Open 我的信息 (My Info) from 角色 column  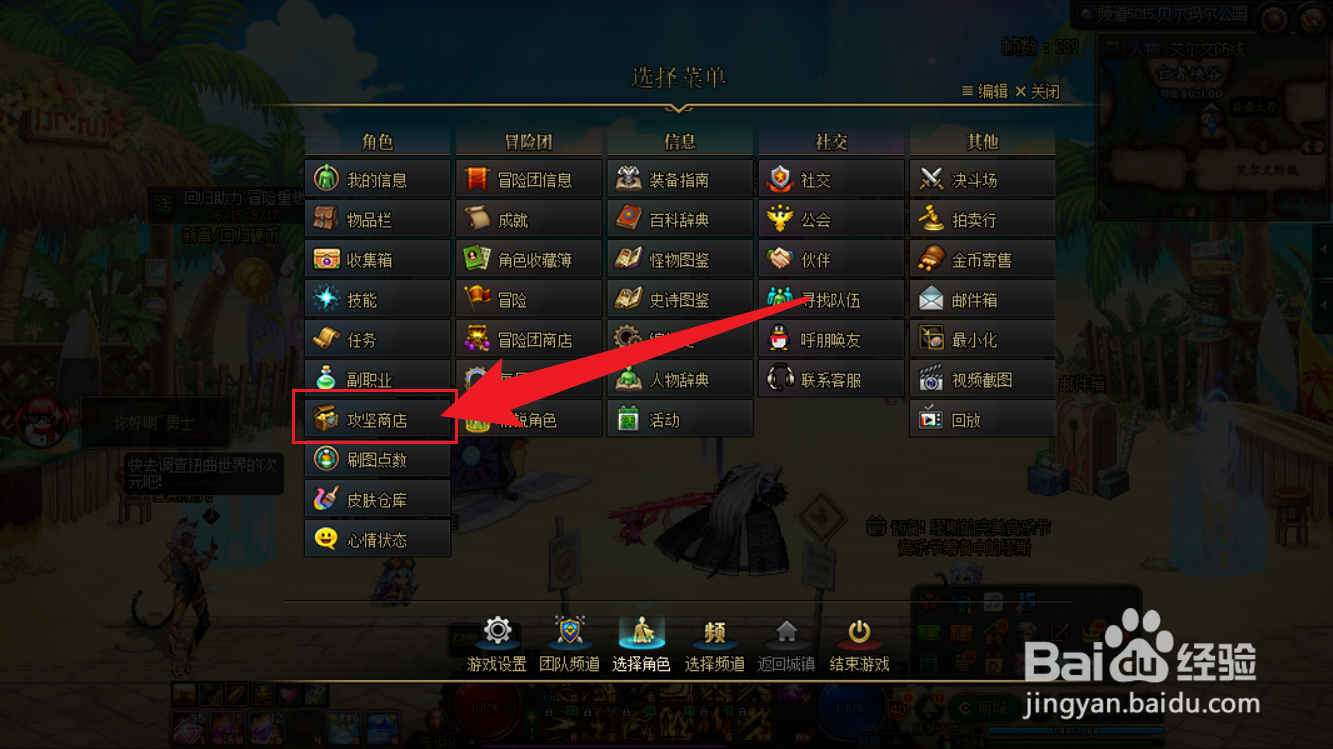point(377,178)
